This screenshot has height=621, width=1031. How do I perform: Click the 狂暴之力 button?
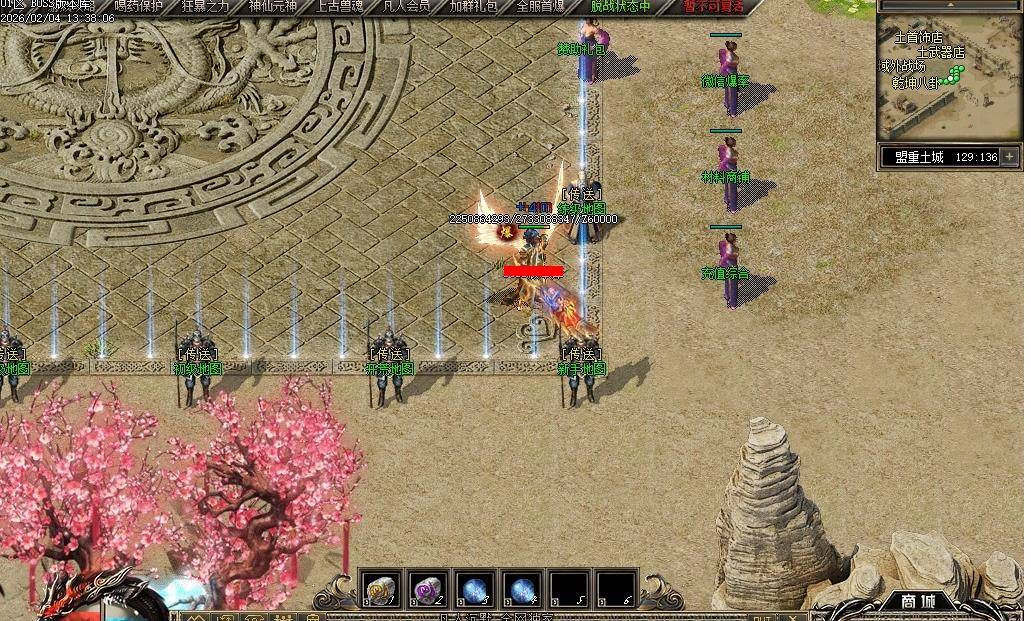tap(206, 6)
